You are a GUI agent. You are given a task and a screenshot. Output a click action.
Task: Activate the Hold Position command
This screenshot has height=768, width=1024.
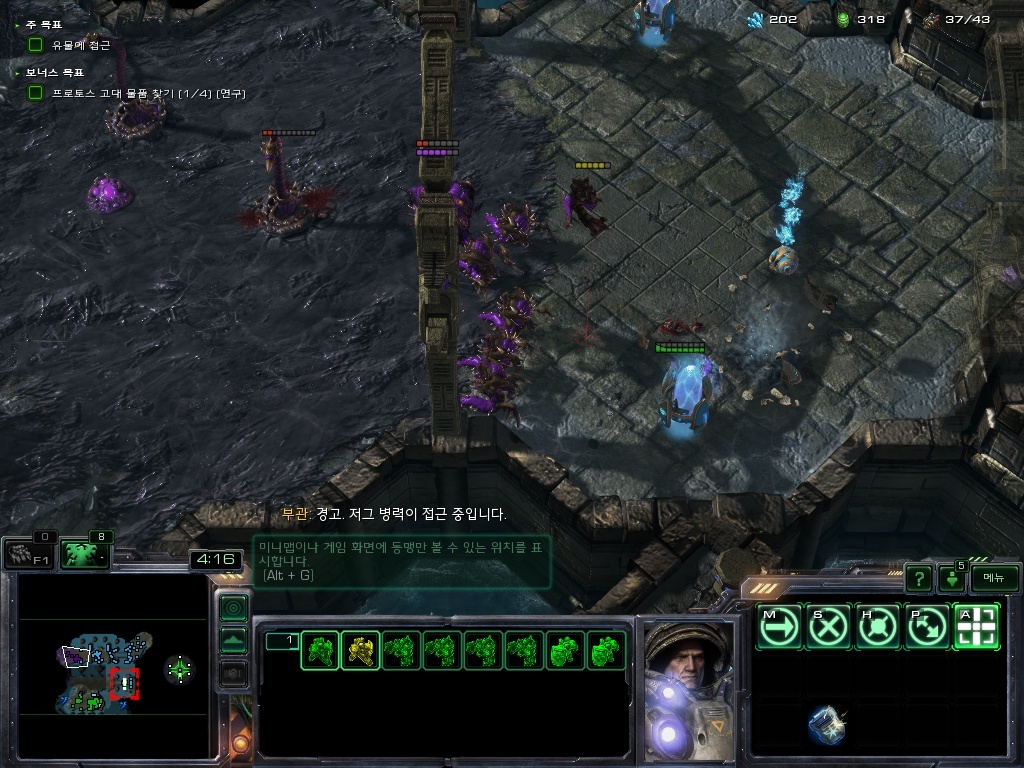tap(877, 627)
